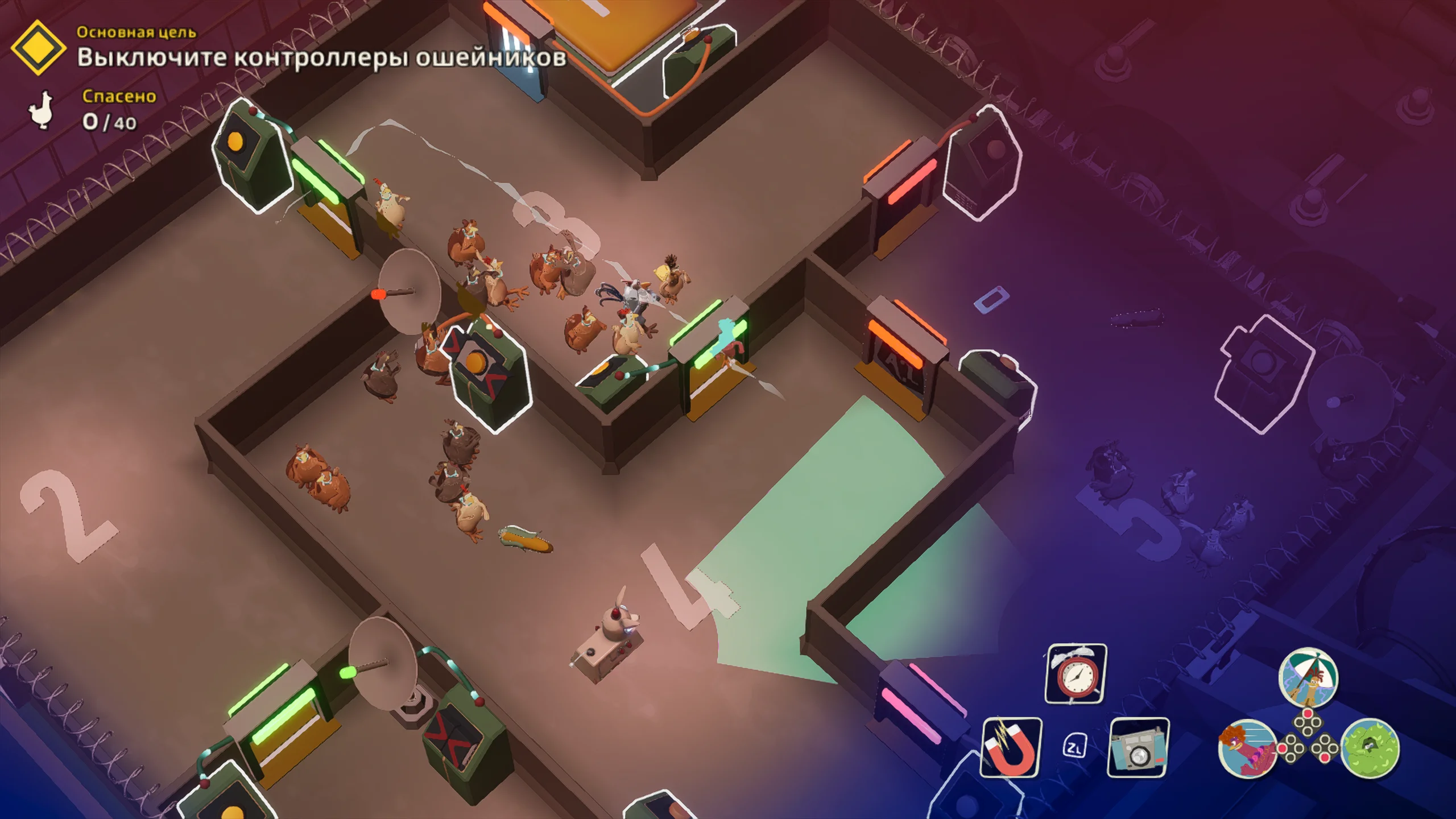Choose the camera gadget slot

click(x=1138, y=747)
